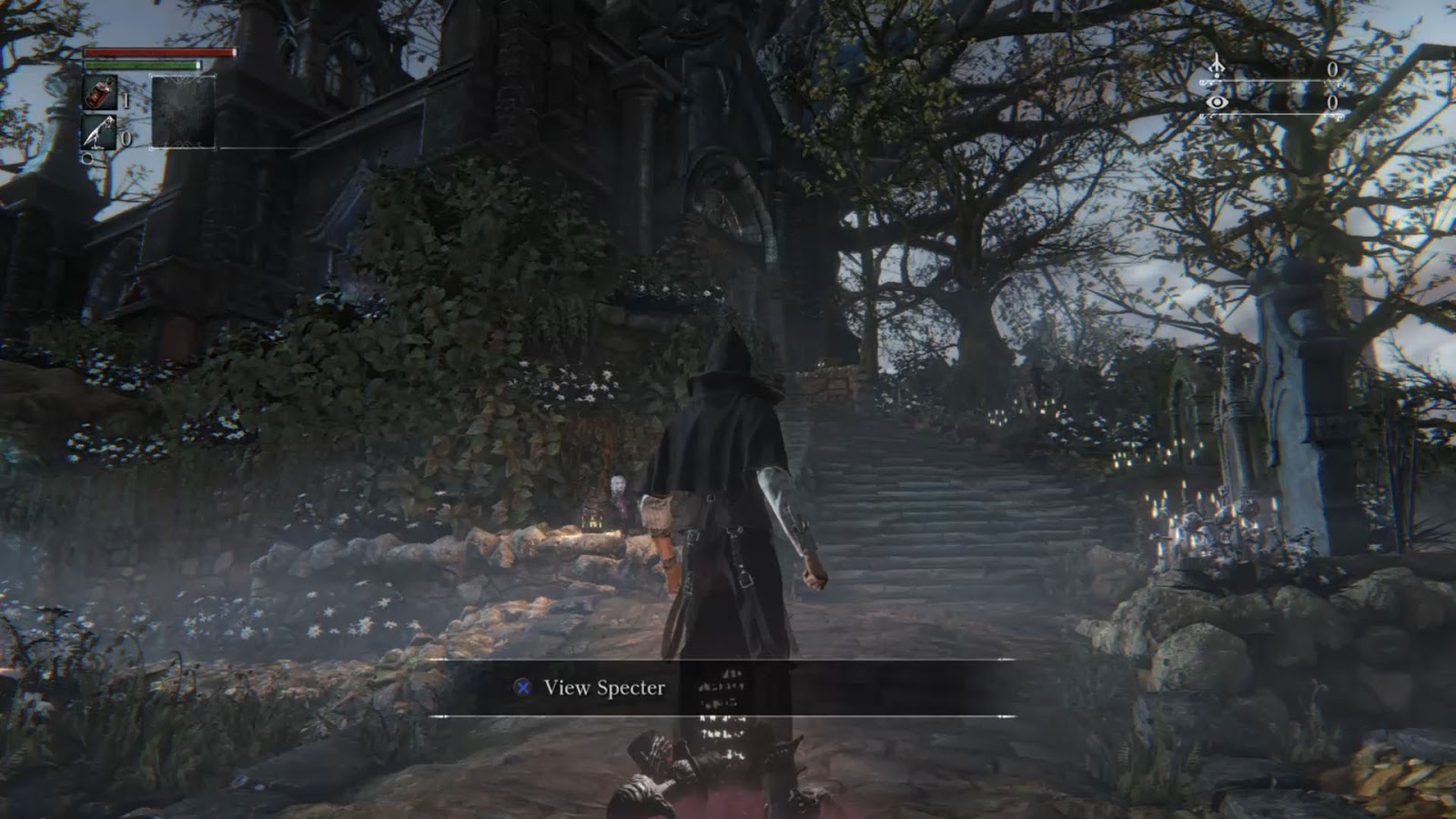Click the green stamina bar

click(144, 65)
